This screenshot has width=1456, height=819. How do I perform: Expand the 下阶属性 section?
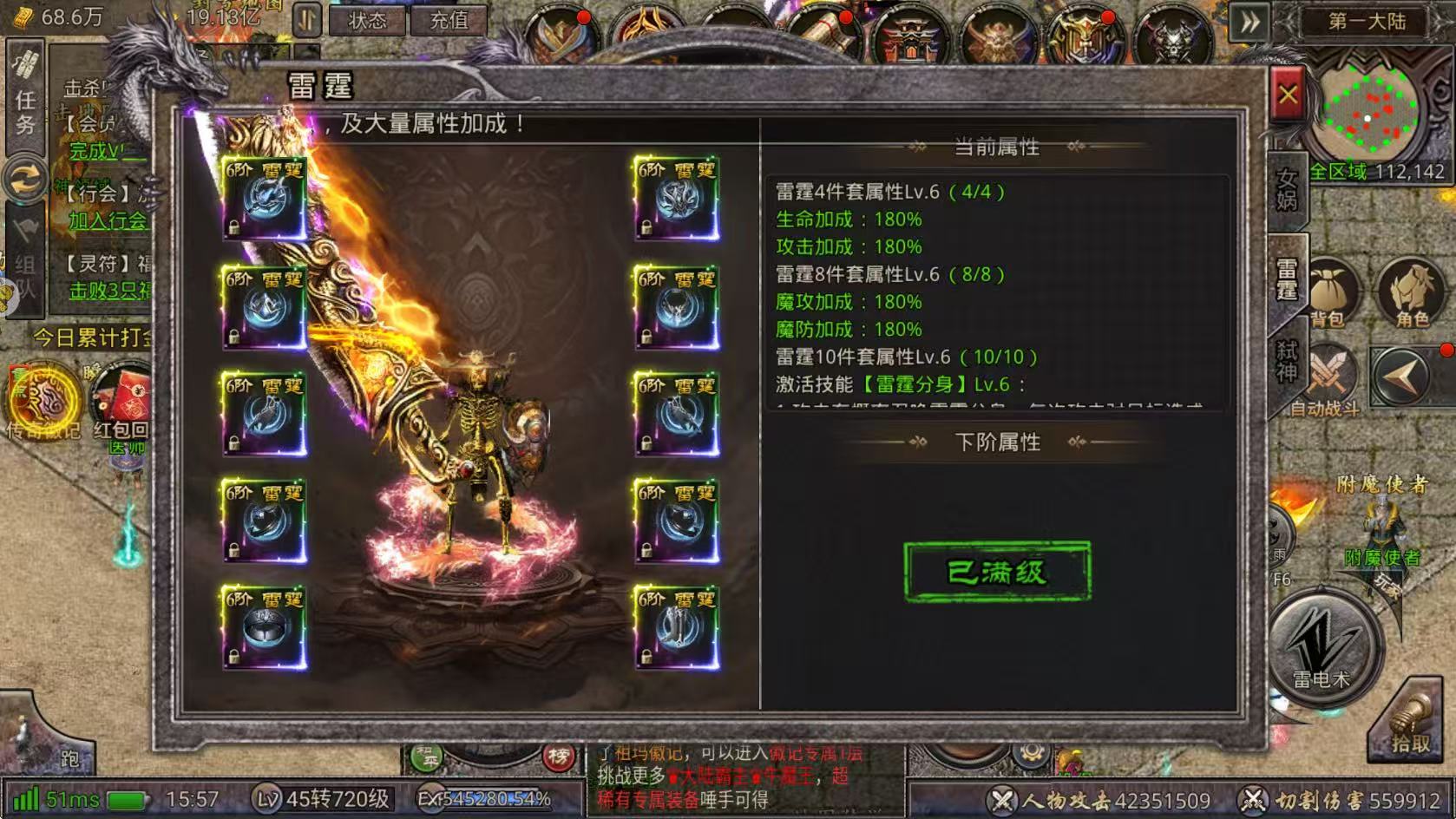(999, 443)
